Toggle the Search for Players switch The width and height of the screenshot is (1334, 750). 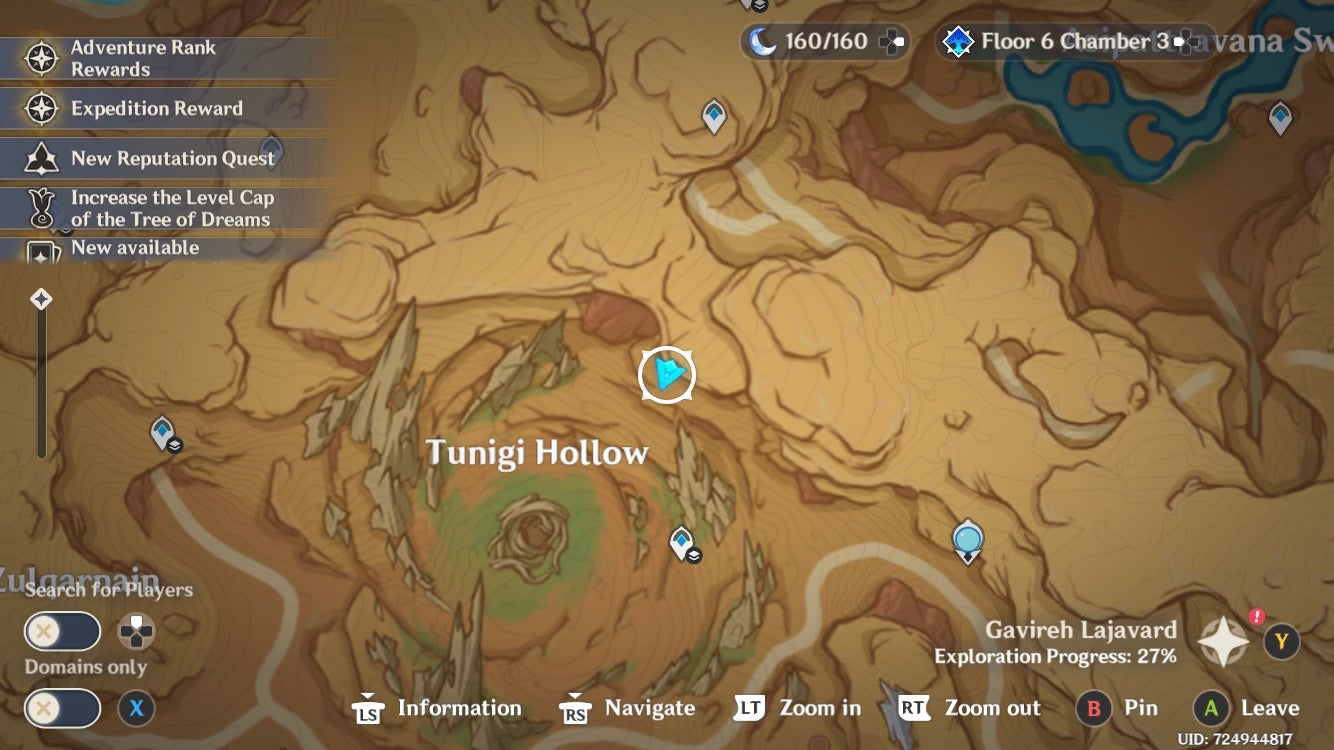(62, 631)
